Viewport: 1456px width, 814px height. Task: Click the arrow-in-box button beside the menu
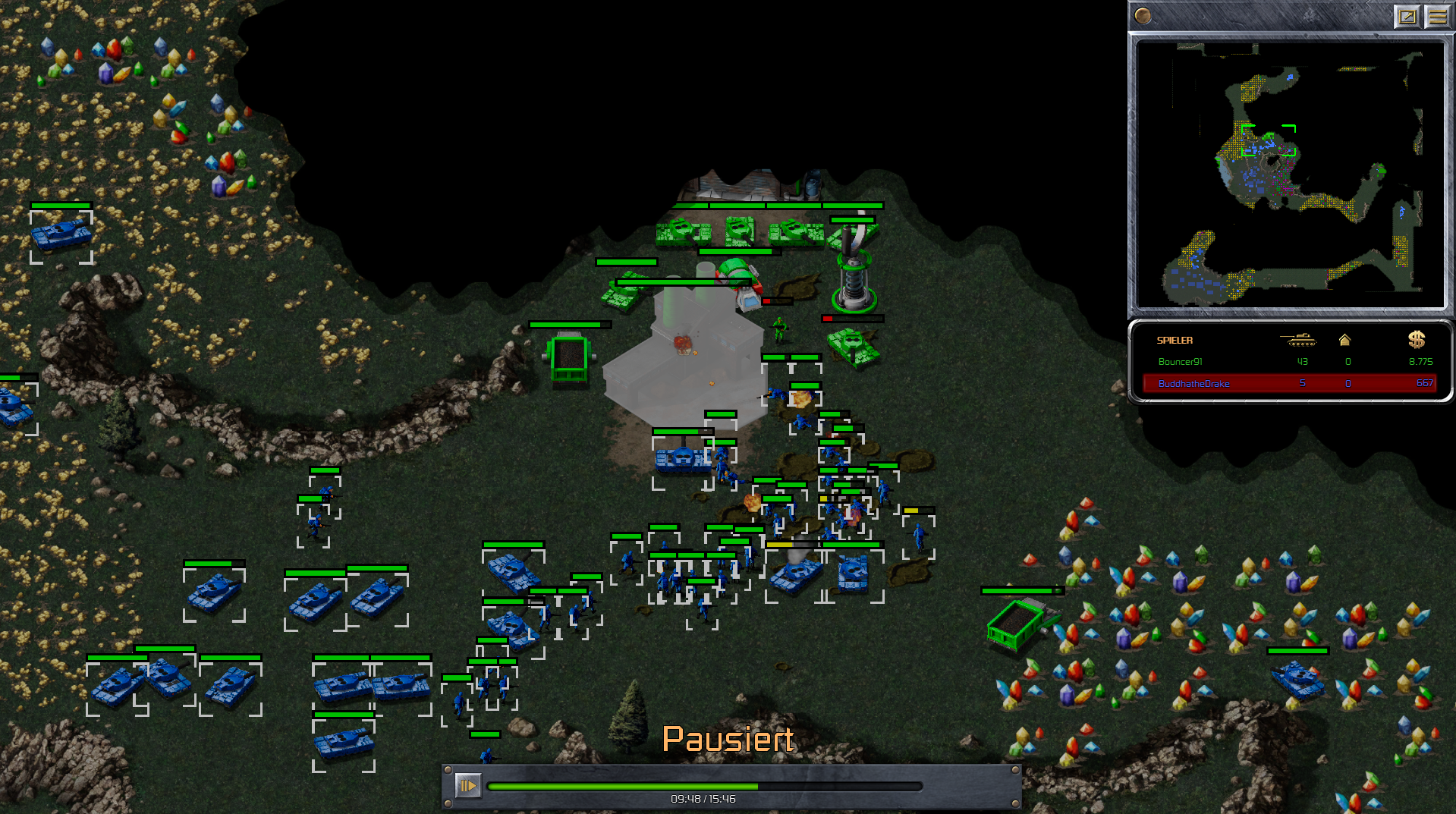coord(1407,16)
